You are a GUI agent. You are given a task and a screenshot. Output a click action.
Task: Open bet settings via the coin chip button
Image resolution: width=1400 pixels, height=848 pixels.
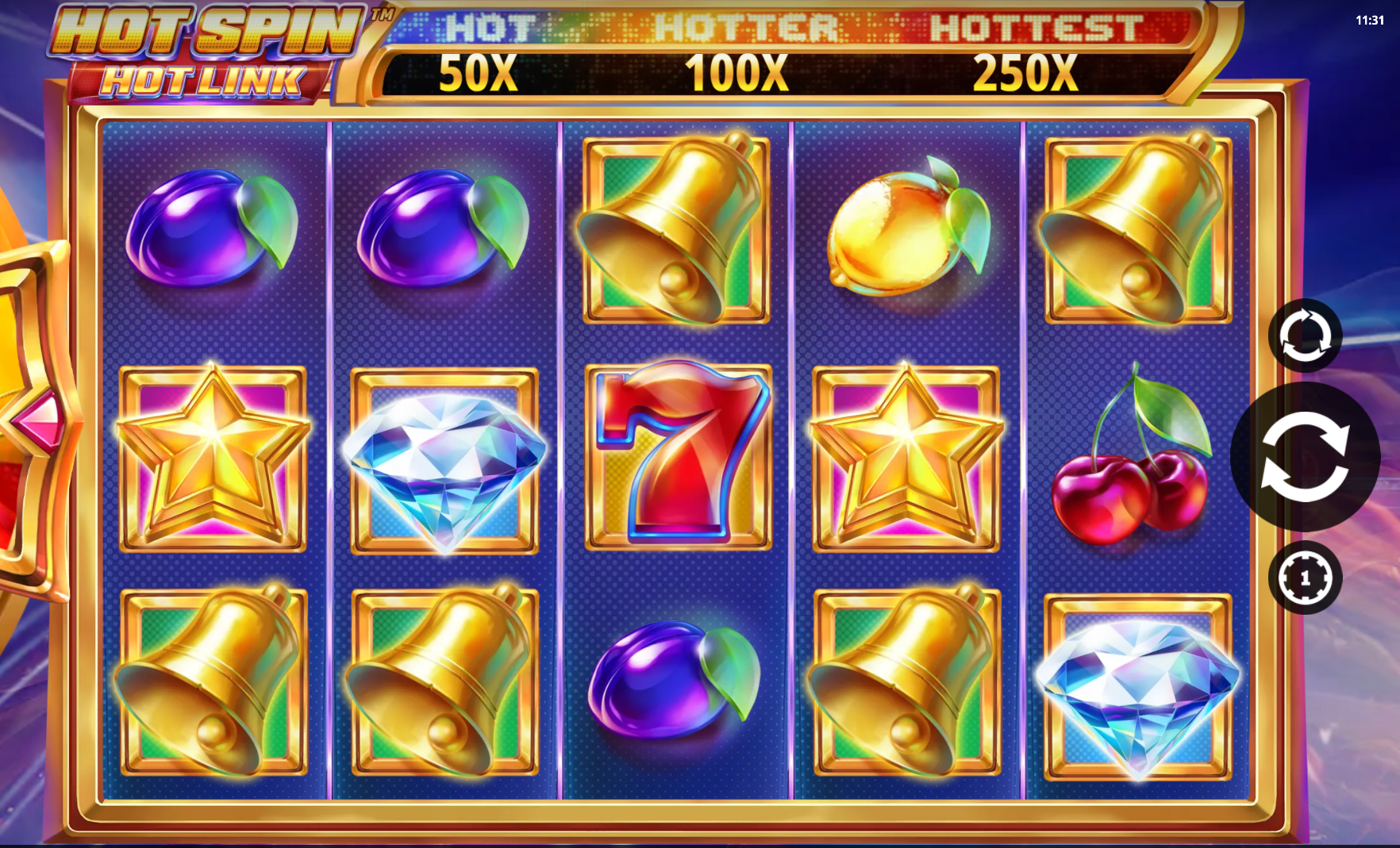point(1305,577)
